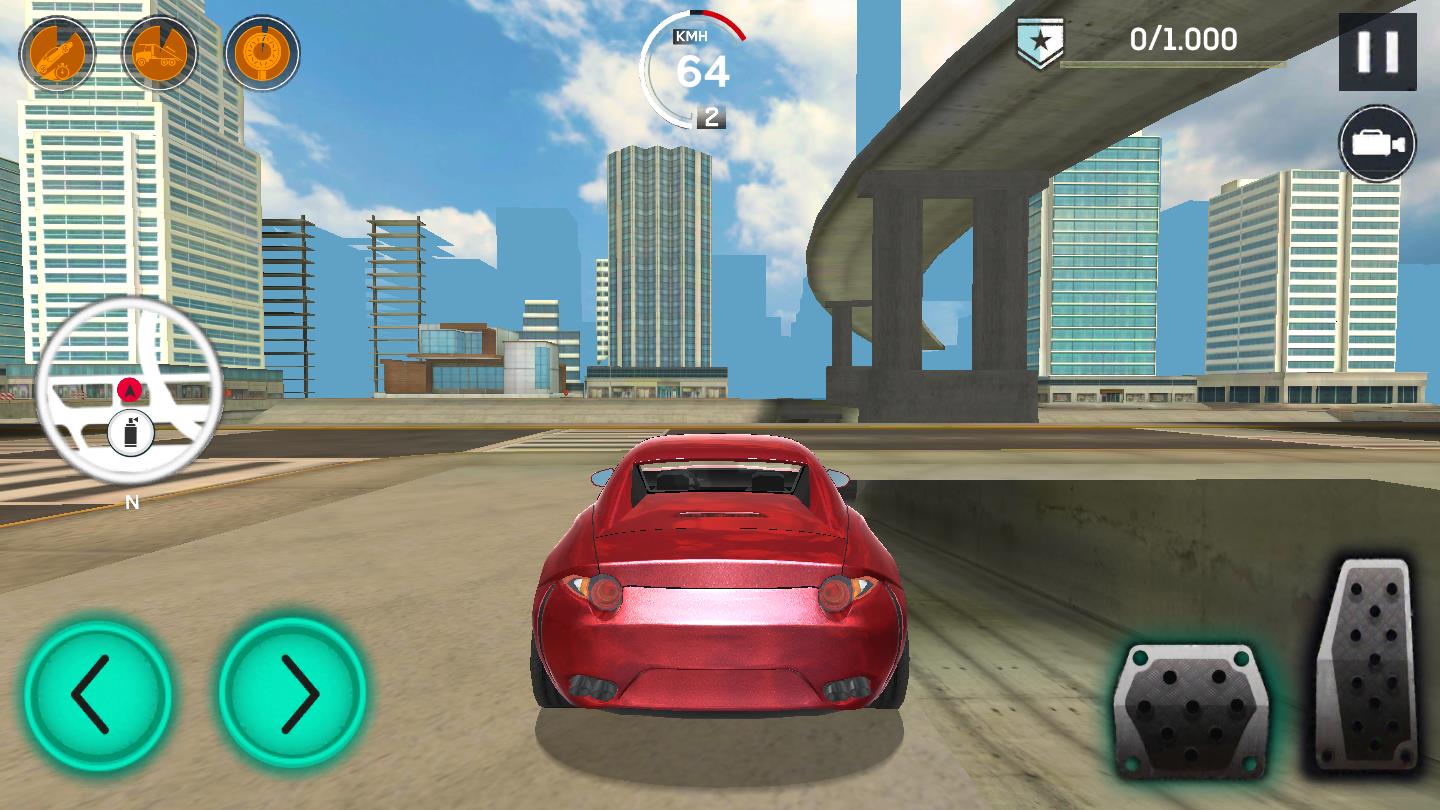1440x810 pixels.
Task: Steer left with the arrow button
Action: tap(97, 694)
